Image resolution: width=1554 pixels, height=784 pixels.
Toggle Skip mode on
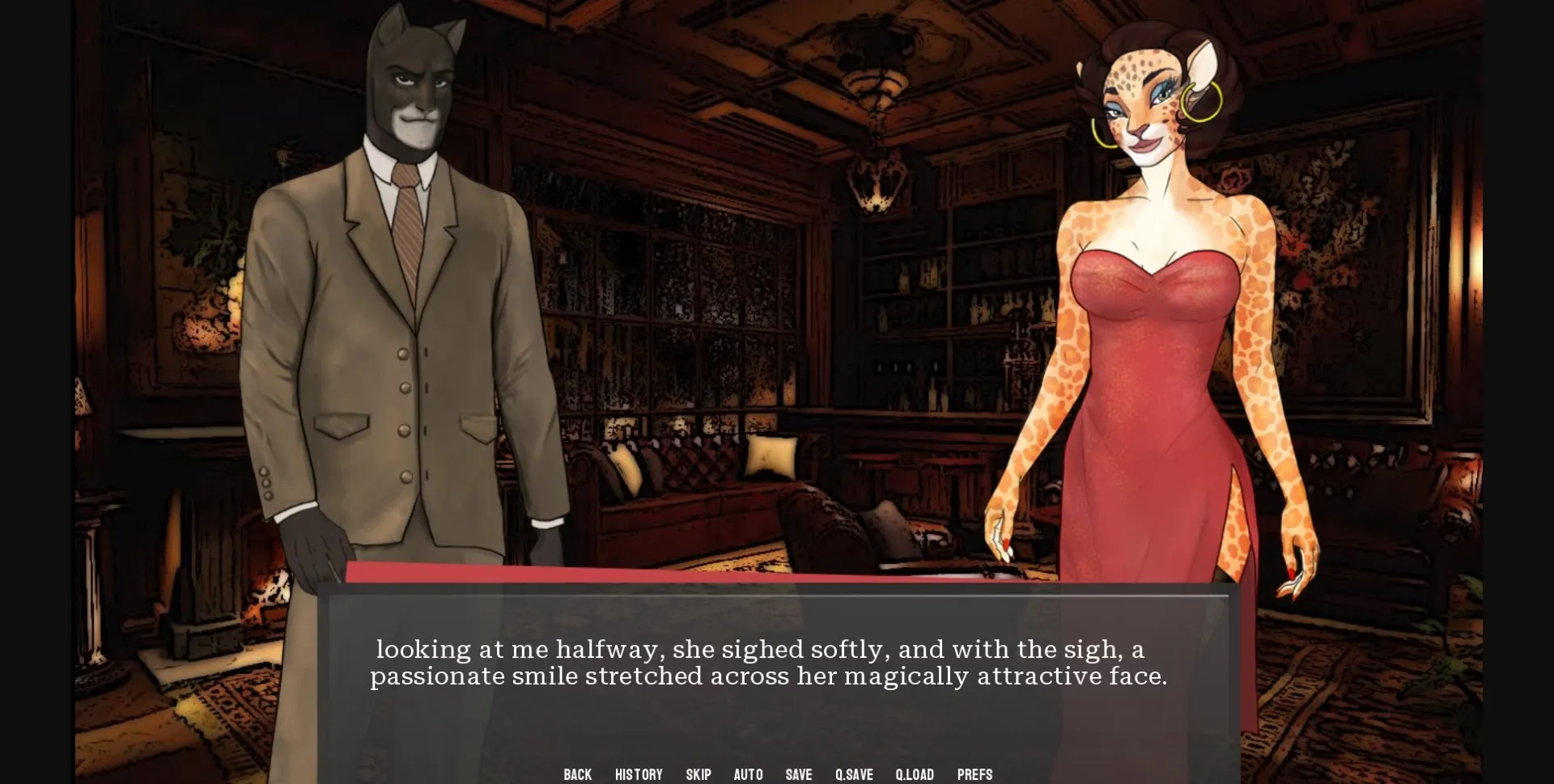(698, 774)
